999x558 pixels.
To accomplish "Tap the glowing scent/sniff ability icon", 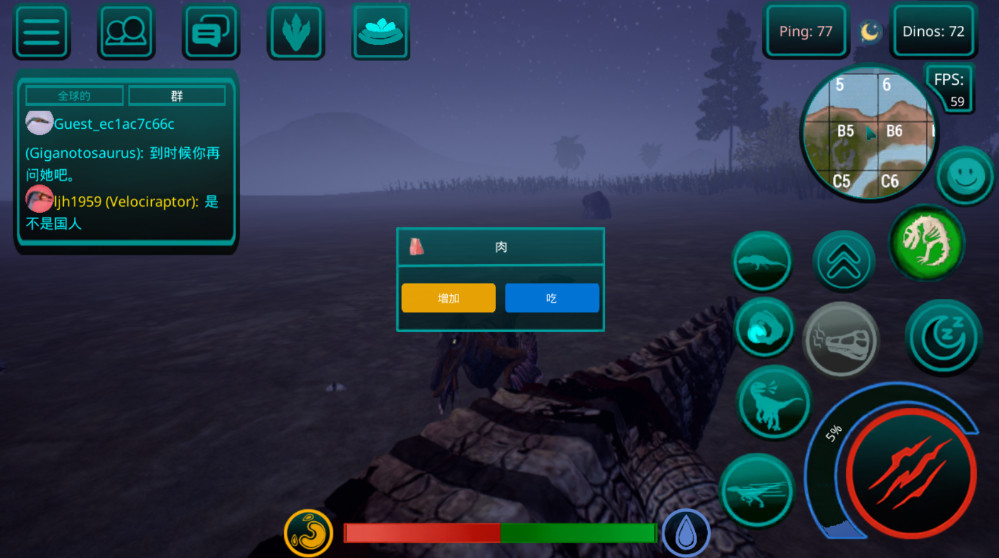I will coord(764,328).
